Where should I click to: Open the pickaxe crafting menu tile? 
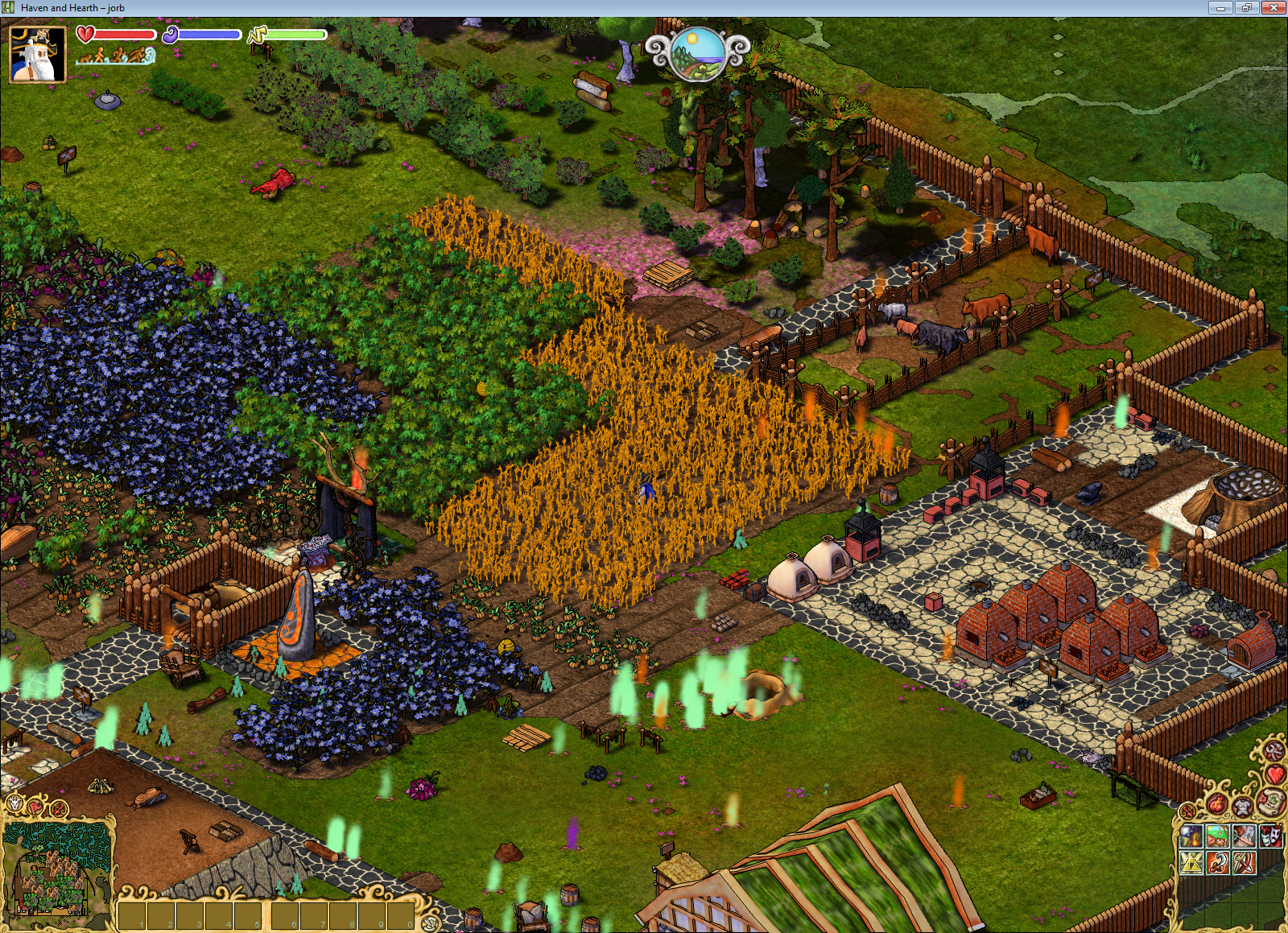pos(1245,836)
